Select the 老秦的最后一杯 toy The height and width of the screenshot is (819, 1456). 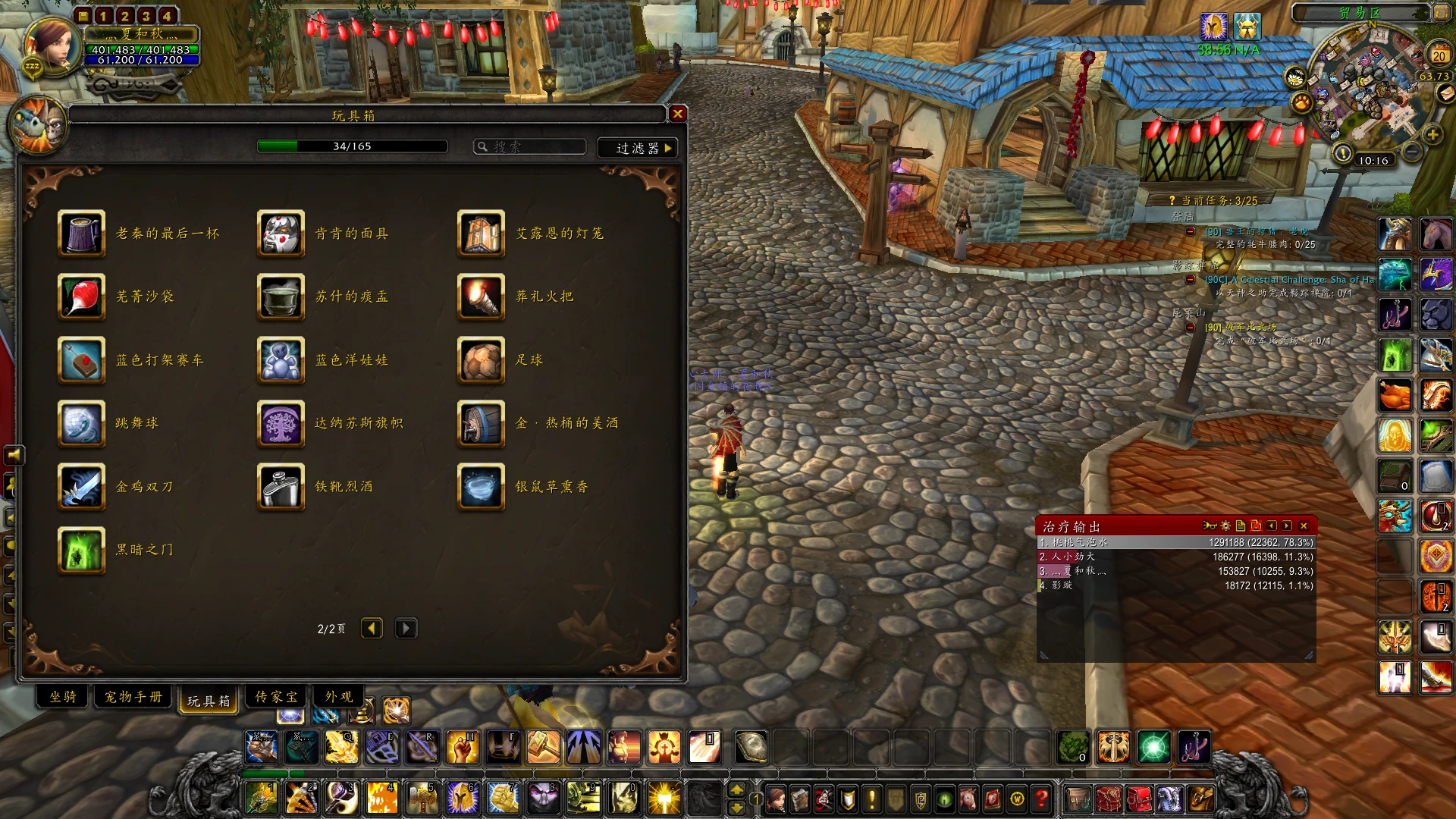click(82, 234)
